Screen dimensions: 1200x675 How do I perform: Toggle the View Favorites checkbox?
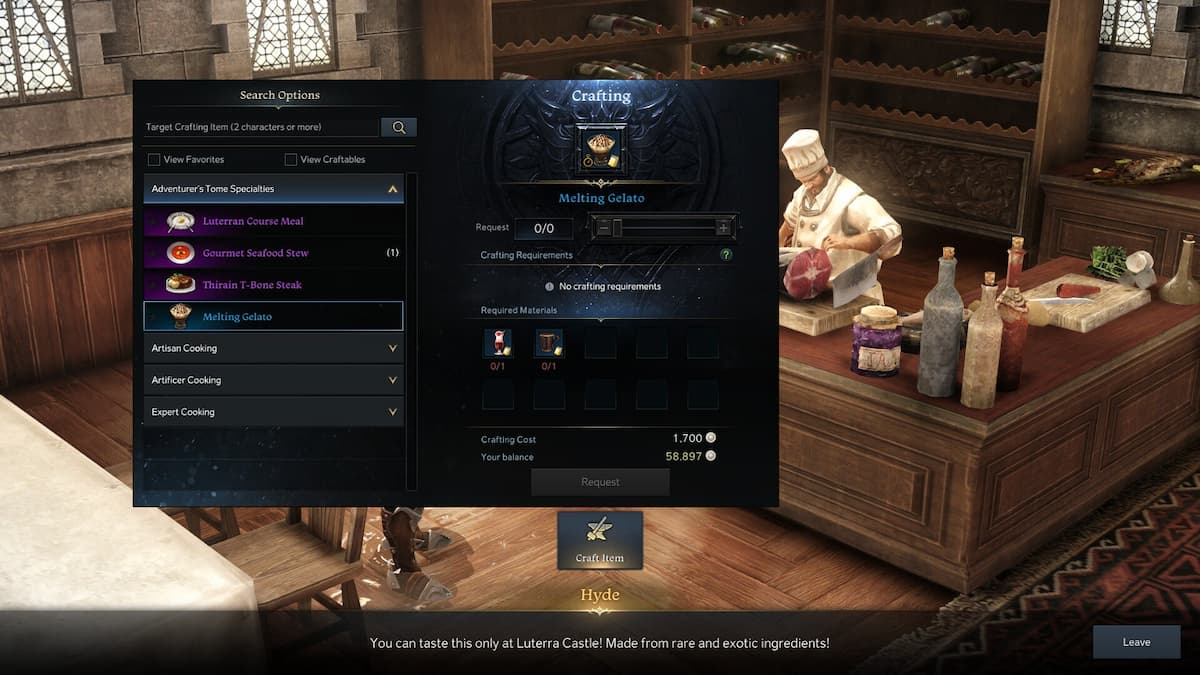pos(154,159)
